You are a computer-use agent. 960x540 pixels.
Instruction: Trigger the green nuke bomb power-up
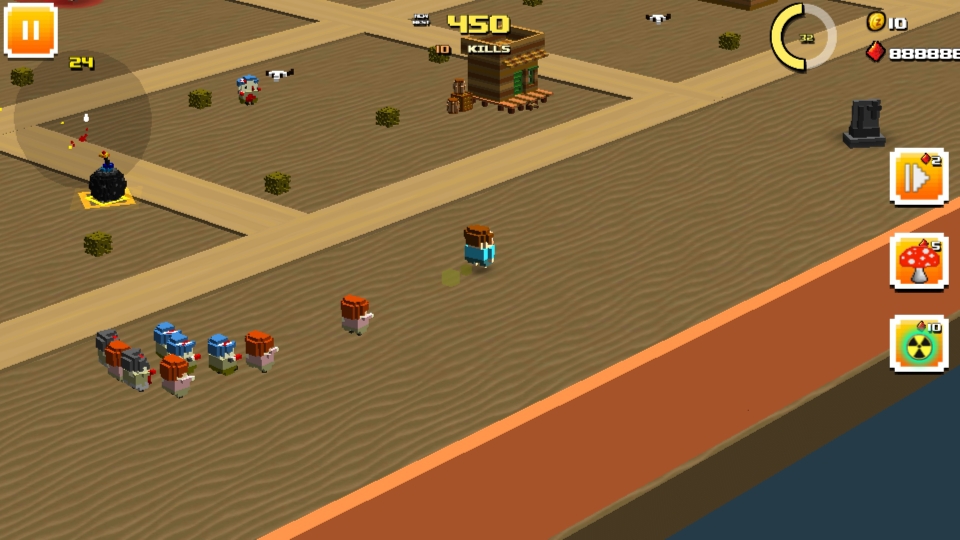[x=918, y=345]
